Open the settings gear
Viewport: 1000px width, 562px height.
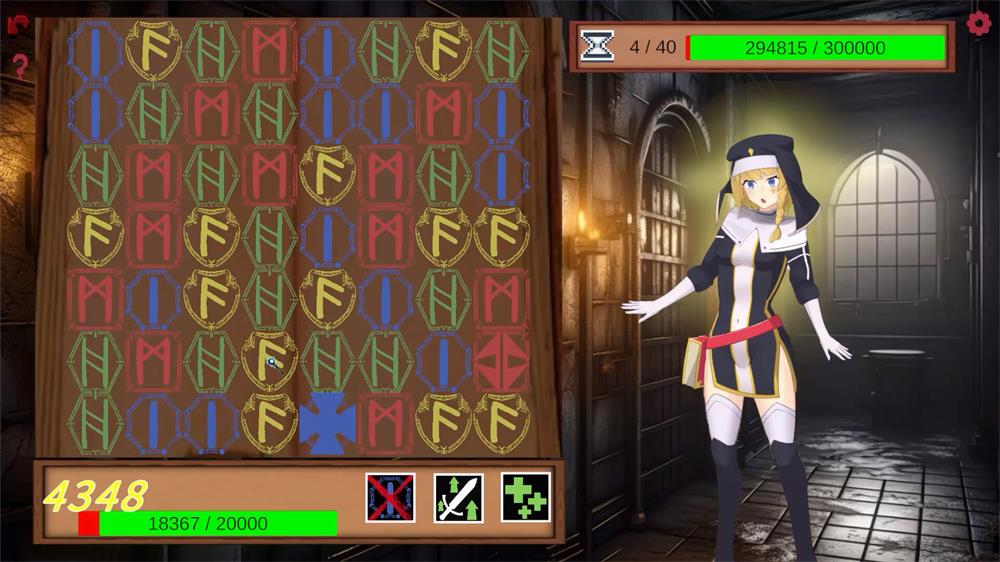click(x=979, y=23)
